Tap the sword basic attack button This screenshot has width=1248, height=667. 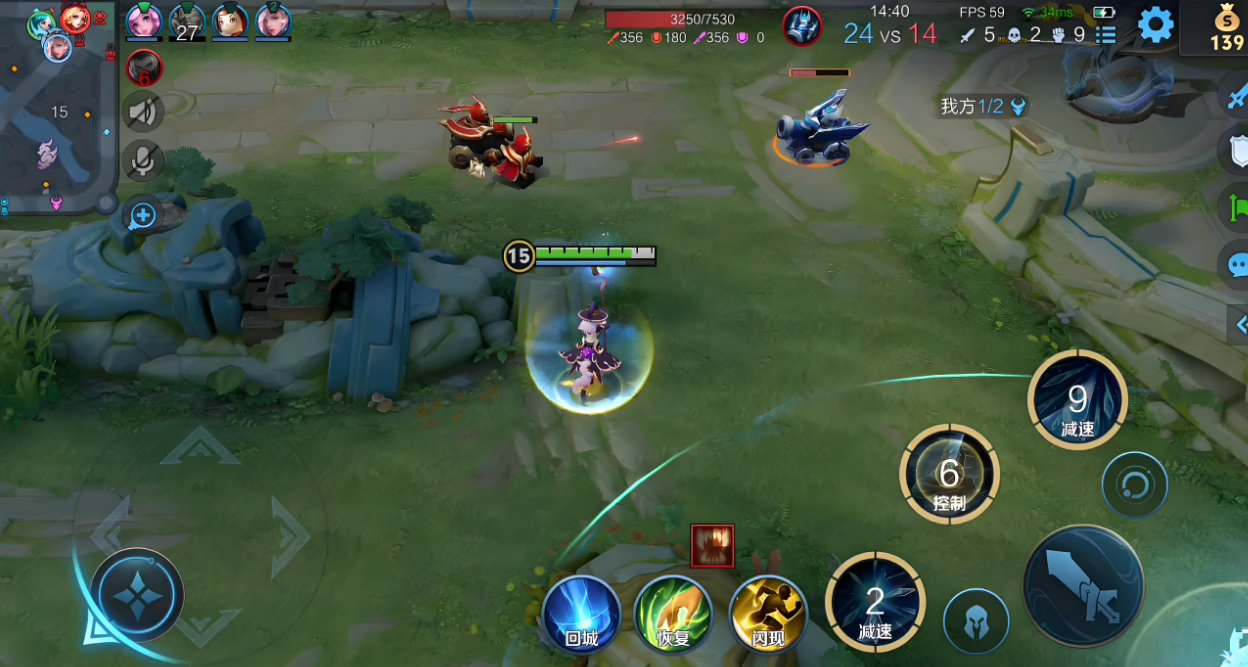(1083, 586)
